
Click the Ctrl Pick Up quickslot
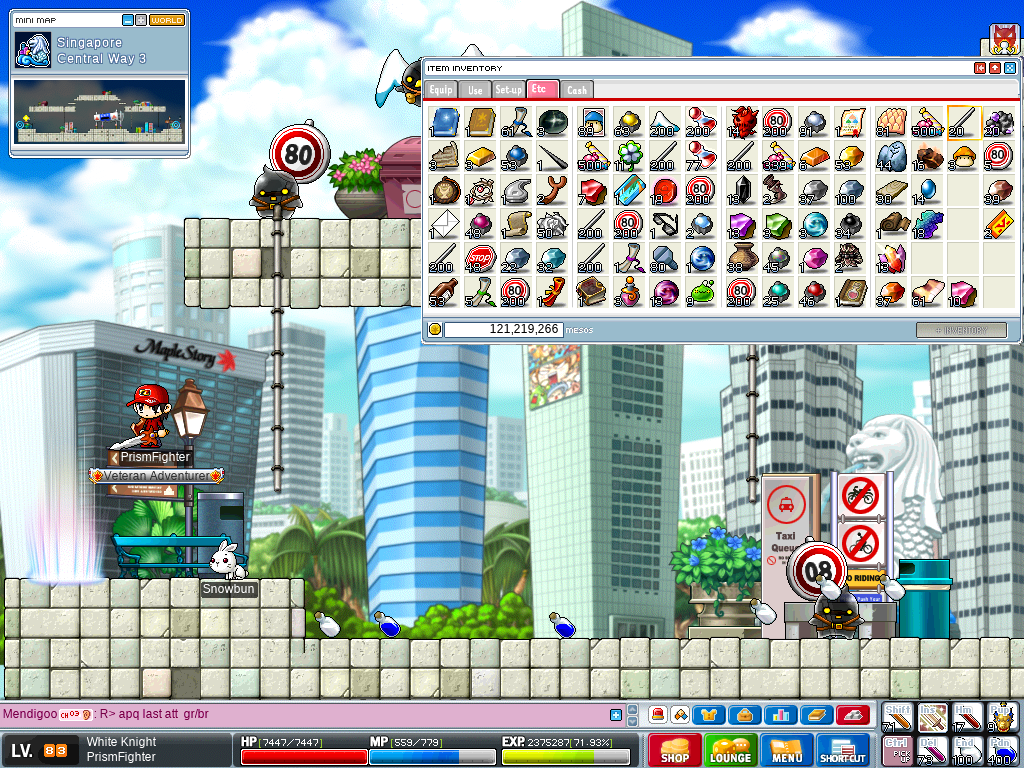click(897, 750)
